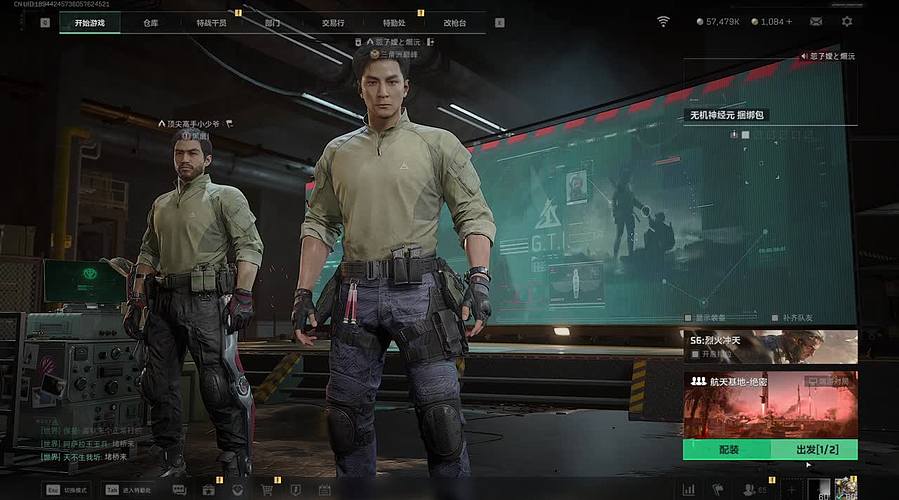The width and height of the screenshot is (899, 500).
Task: Click the 出发[1/2] depart button
Action: click(816, 450)
